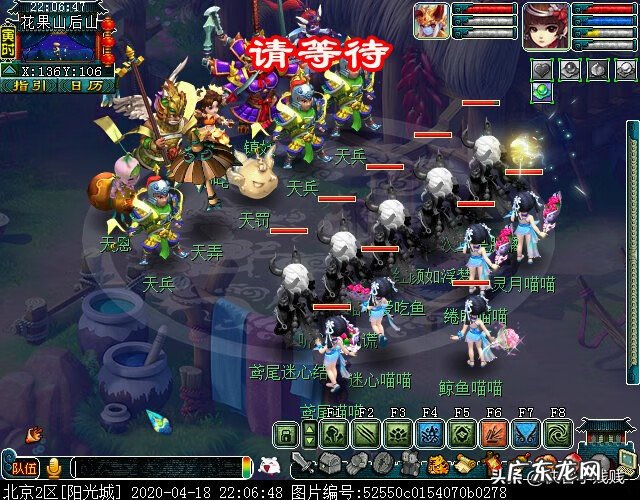
Task: Click the 花果山后山 minimap
Action: (60, 45)
